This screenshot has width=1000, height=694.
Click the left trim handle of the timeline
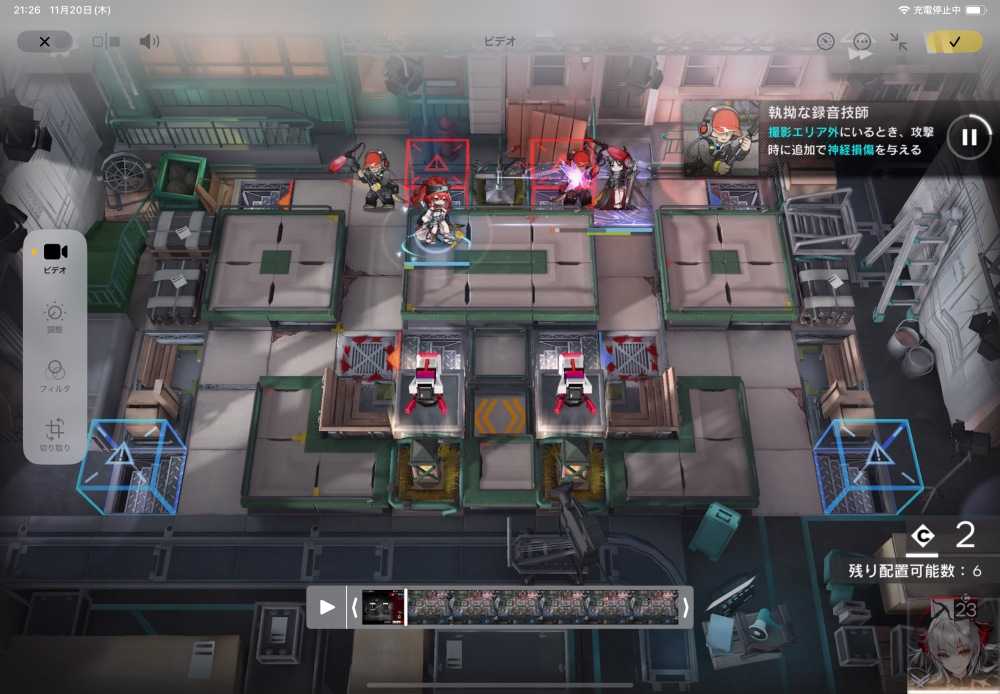[x=353, y=607]
